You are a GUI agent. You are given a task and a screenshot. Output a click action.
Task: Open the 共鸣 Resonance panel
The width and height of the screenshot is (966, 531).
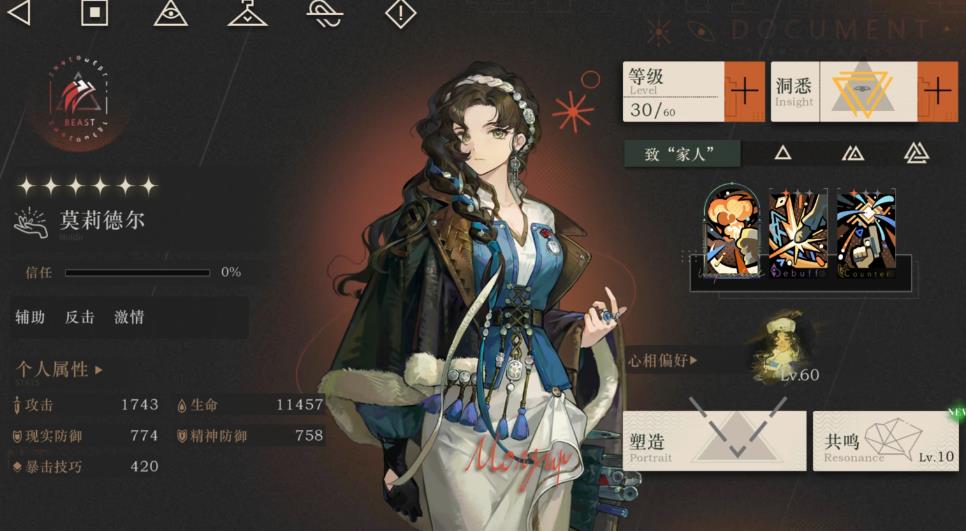(x=885, y=441)
